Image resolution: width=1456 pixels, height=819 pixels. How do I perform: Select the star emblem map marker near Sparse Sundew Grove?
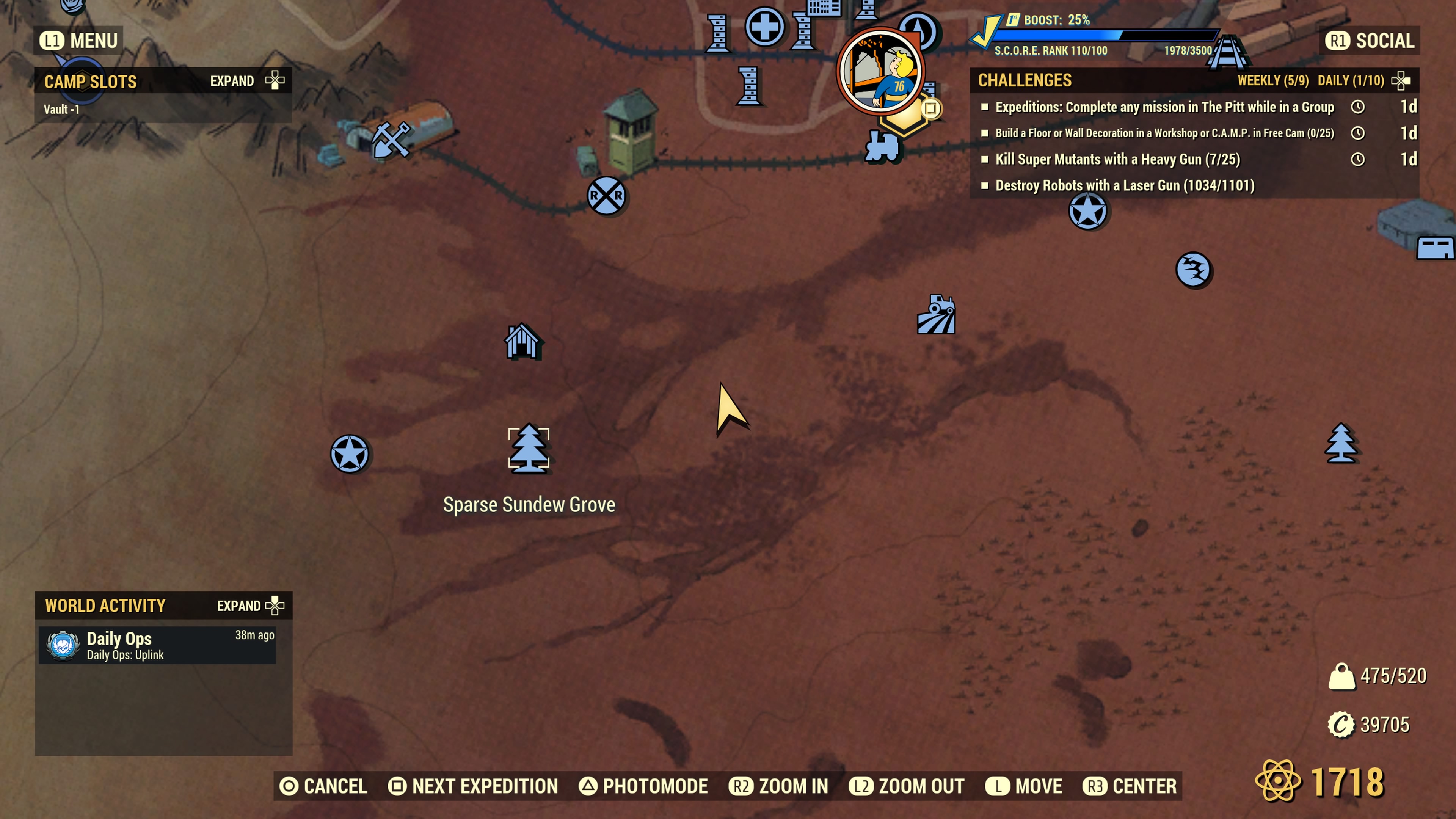pyautogui.click(x=350, y=452)
